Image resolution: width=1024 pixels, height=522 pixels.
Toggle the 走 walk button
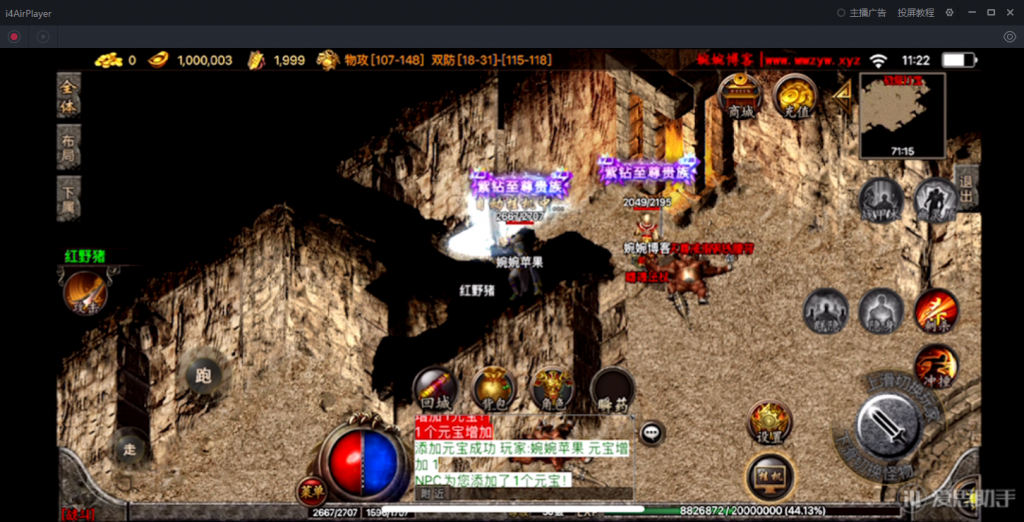pos(129,449)
